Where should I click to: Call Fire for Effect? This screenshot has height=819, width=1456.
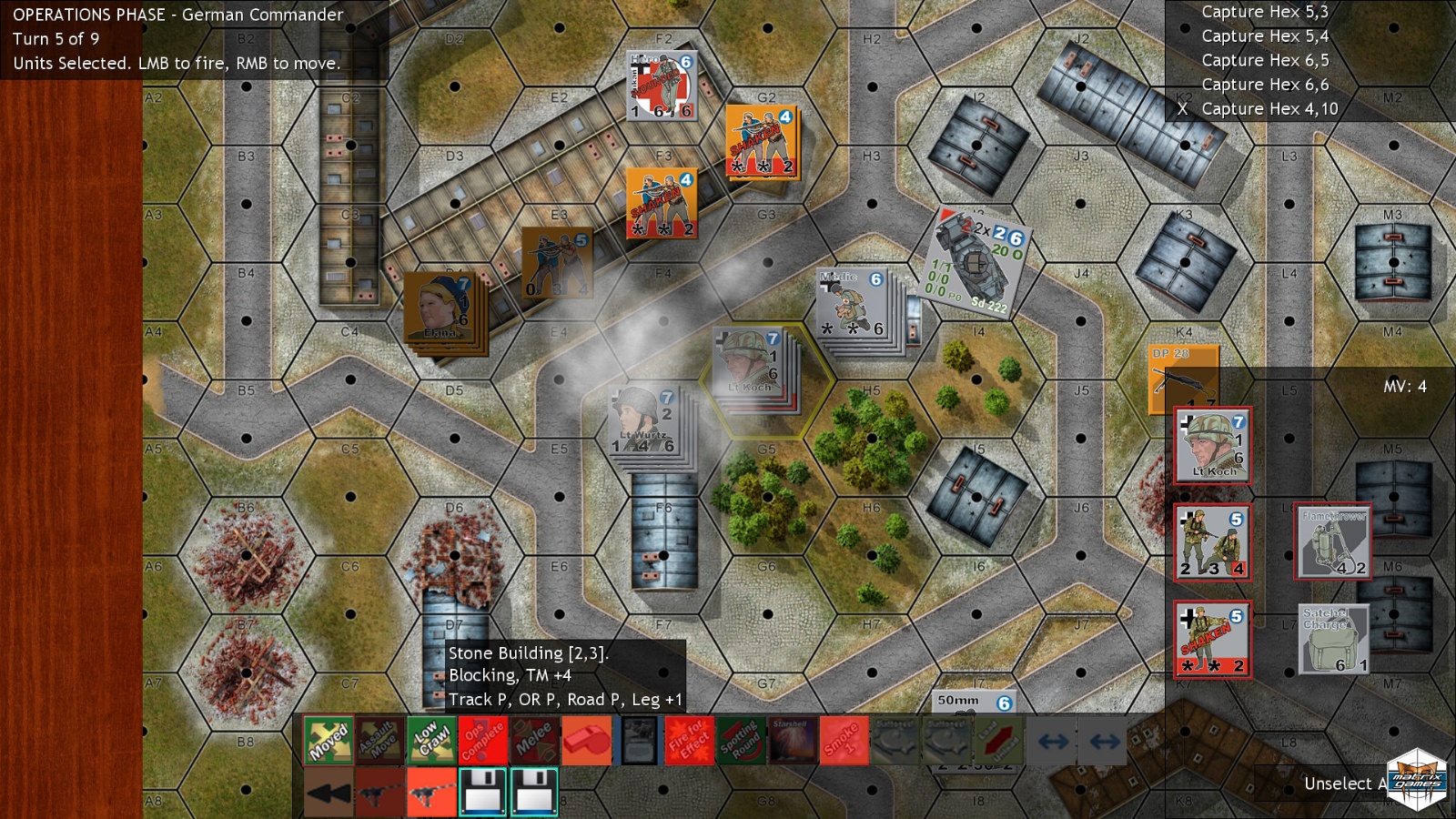[x=689, y=740]
